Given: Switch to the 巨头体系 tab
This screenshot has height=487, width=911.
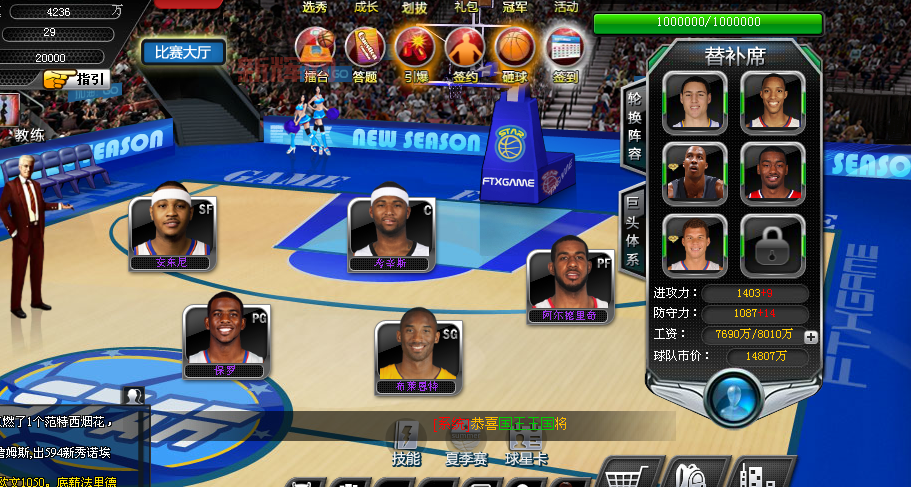Looking at the screenshot, I should pyautogui.click(x=632, y=231).
